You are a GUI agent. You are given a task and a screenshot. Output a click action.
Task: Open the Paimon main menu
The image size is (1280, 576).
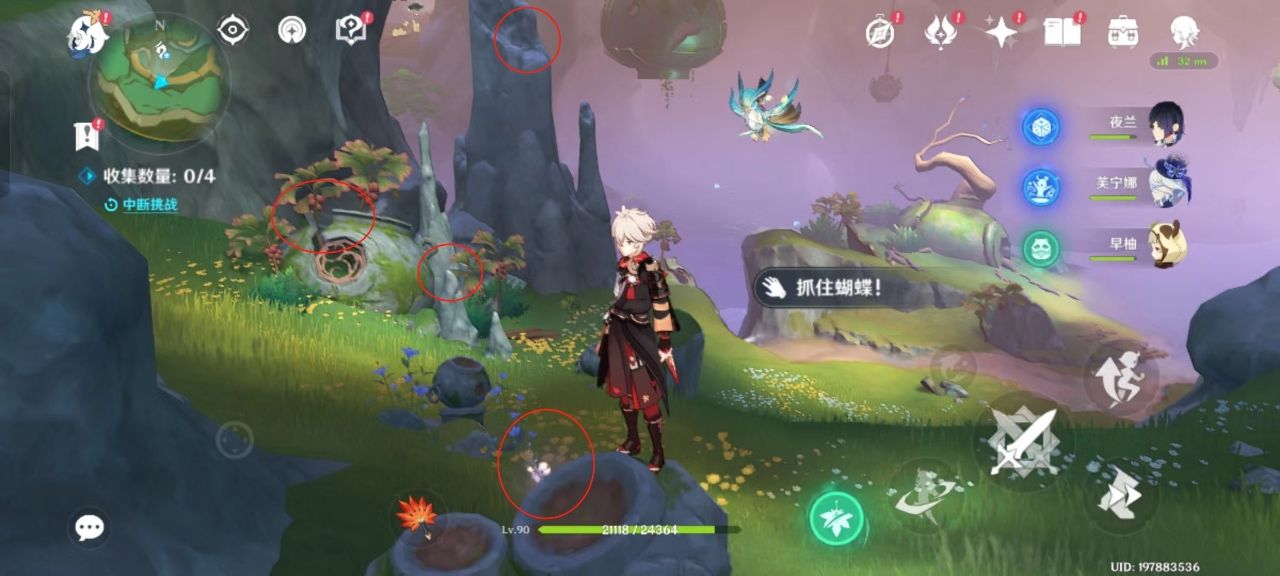(87, 35)
